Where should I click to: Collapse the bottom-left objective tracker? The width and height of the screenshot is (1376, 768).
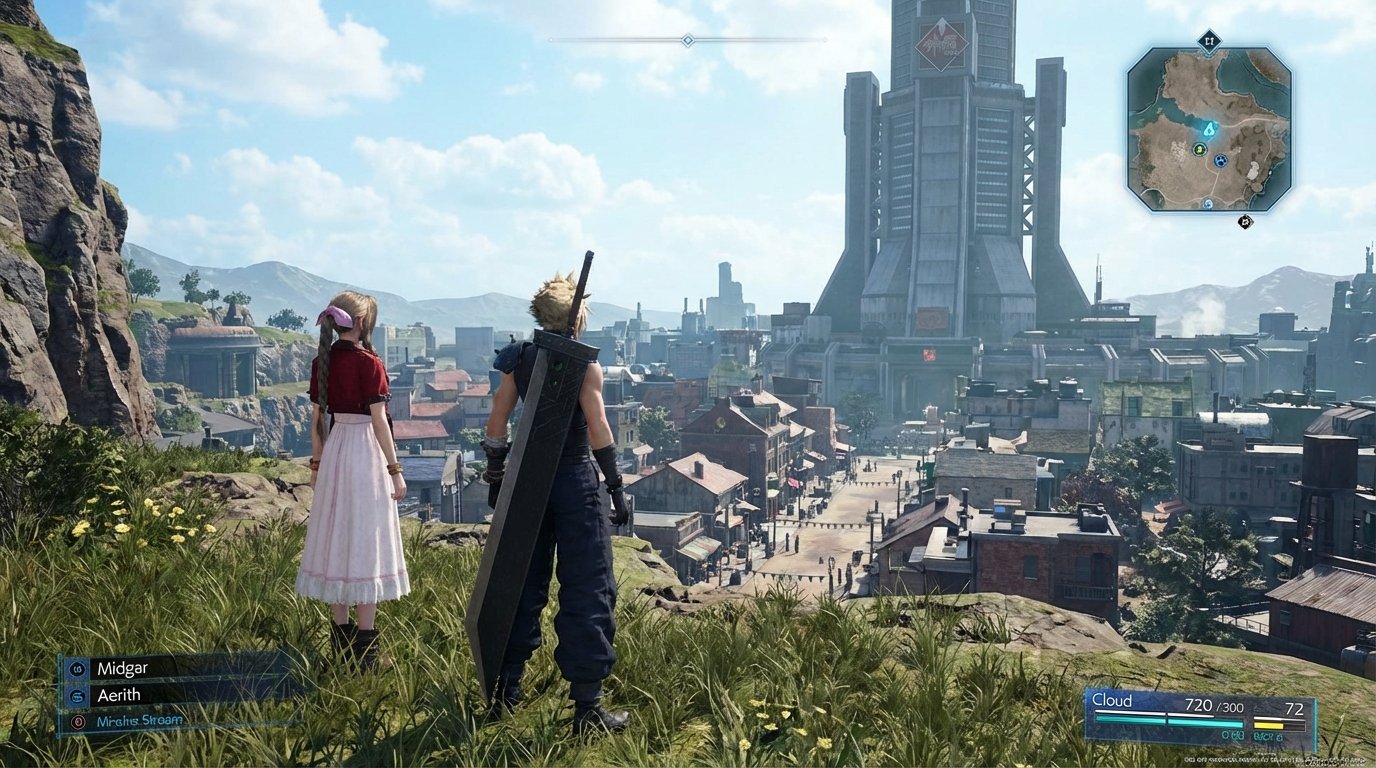pyautogui.click(x=120, y=695)
